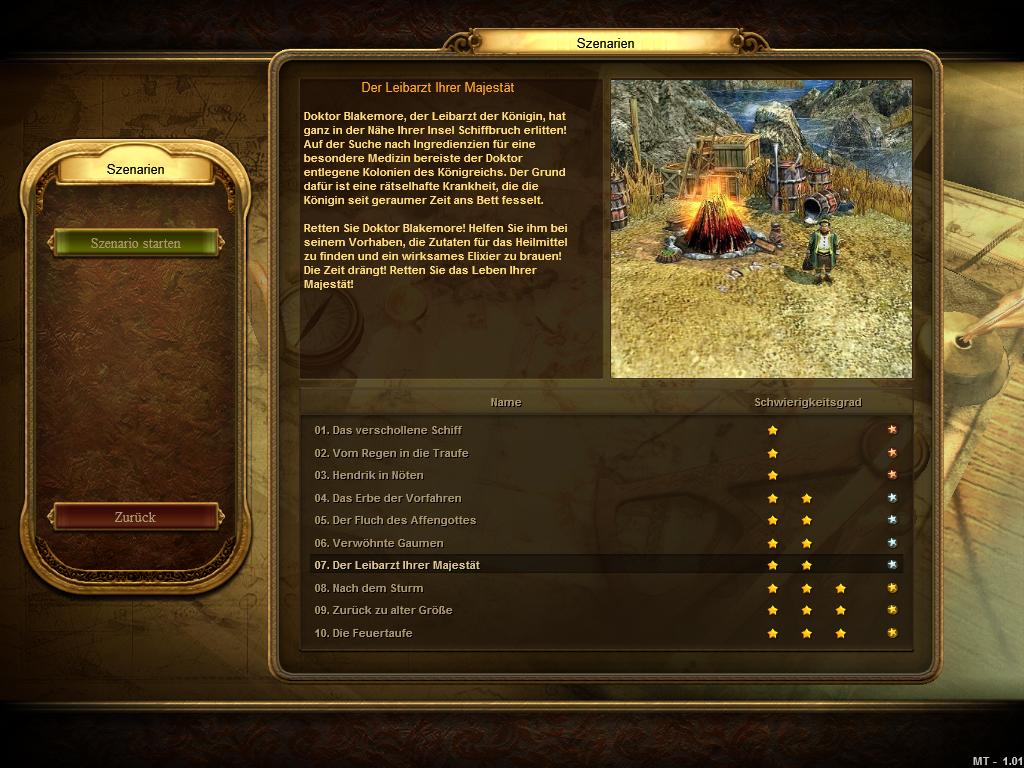This screenshot has width=1024, height=768.
Task: Sort the list by the Name column header
Action: pos(505,402)
